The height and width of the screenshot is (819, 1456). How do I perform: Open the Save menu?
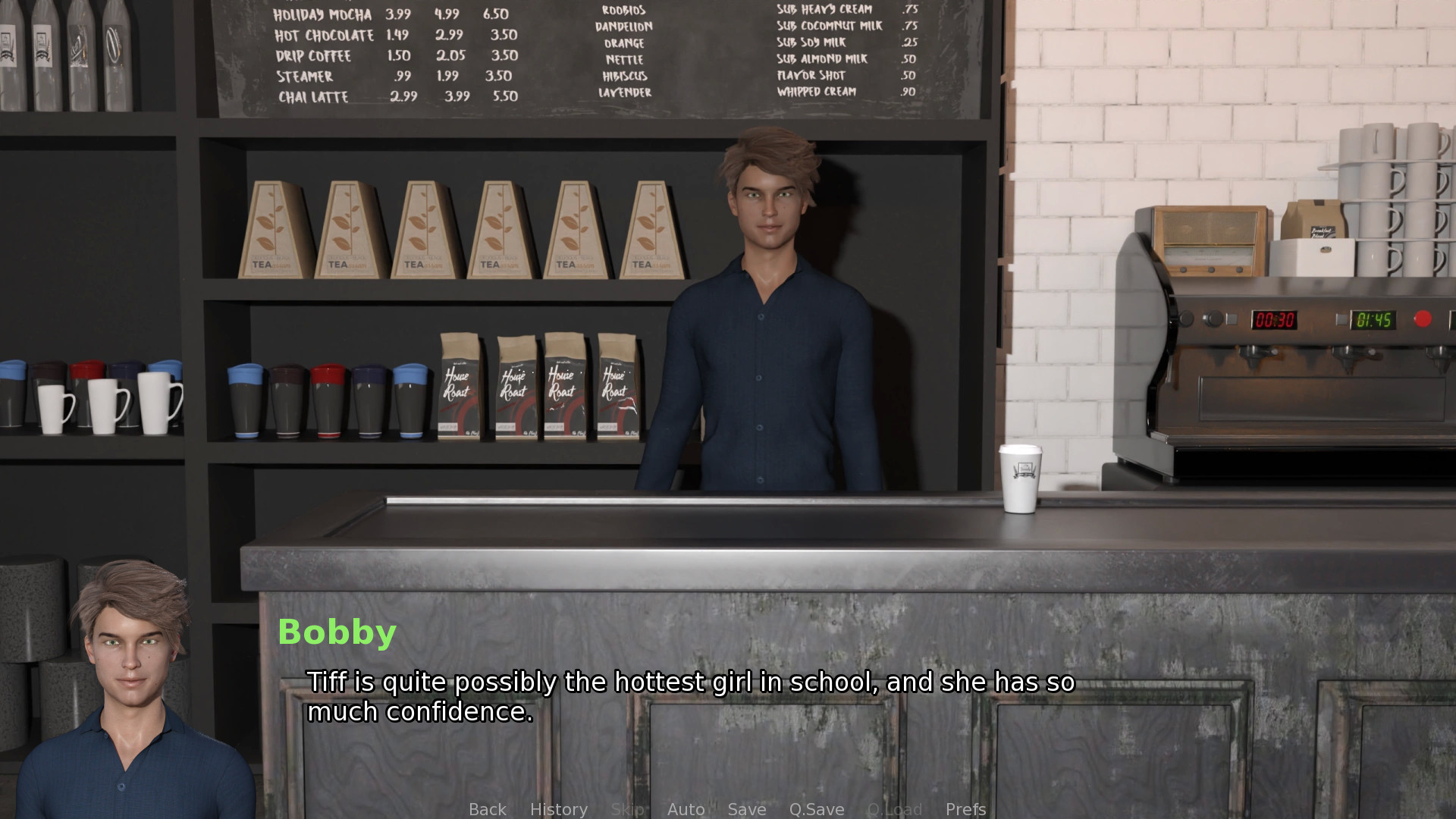746,809
